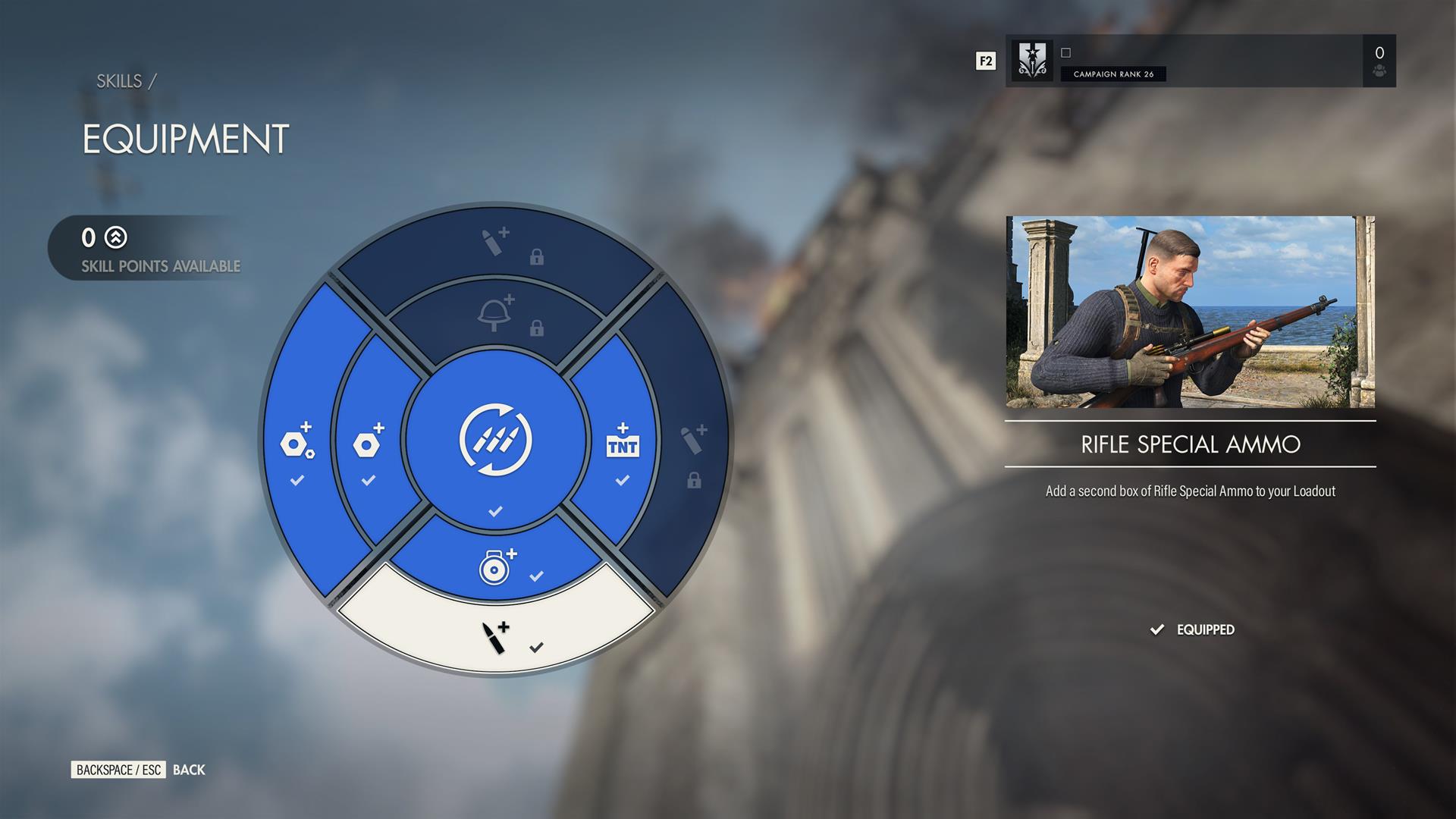Open the Campaign Rank 26 player panel
Image resolution: width=1456 pixels, height=819 pixels.
click(x=1200, y=61)
